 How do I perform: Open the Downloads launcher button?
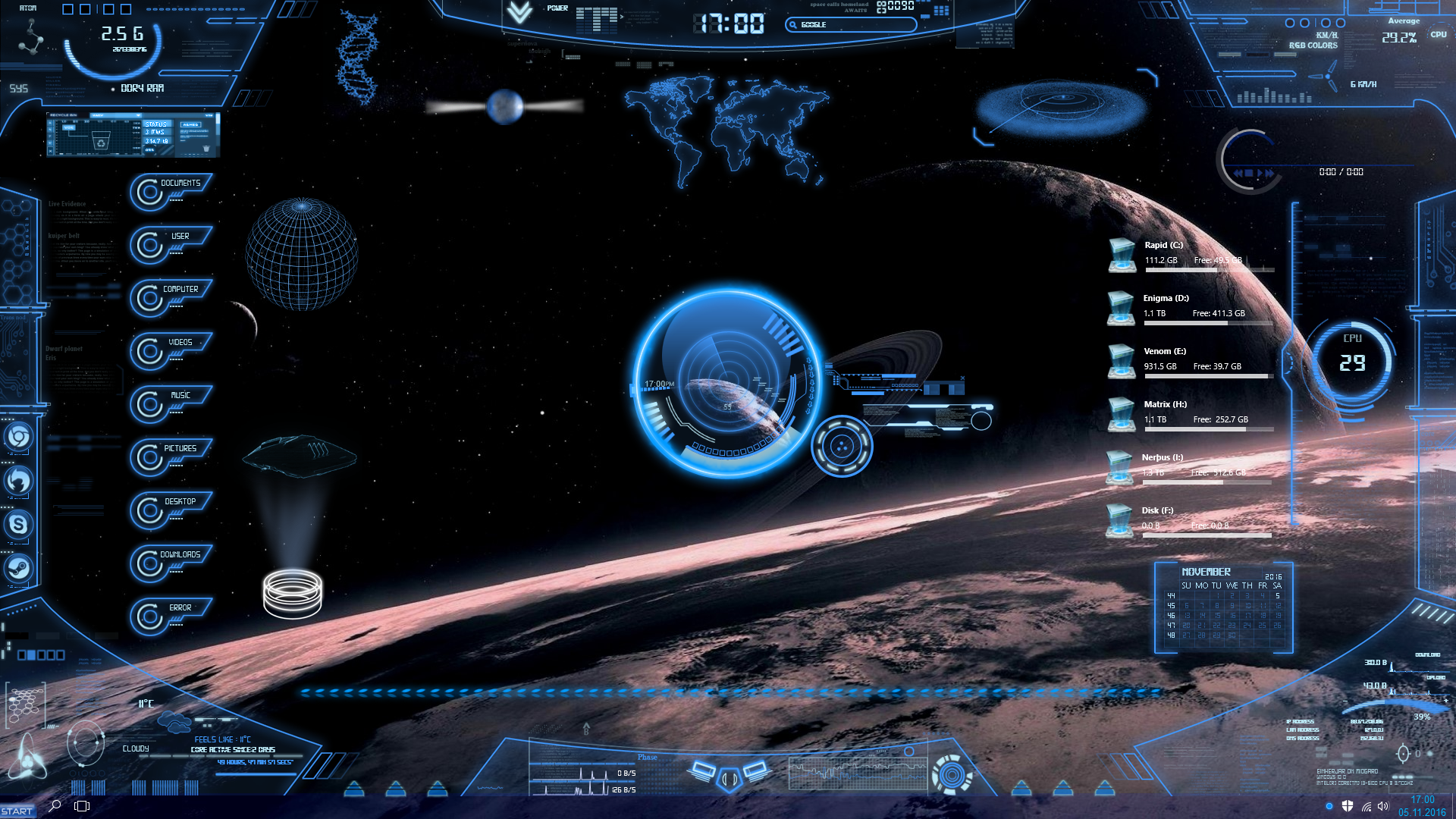point(179,555)
